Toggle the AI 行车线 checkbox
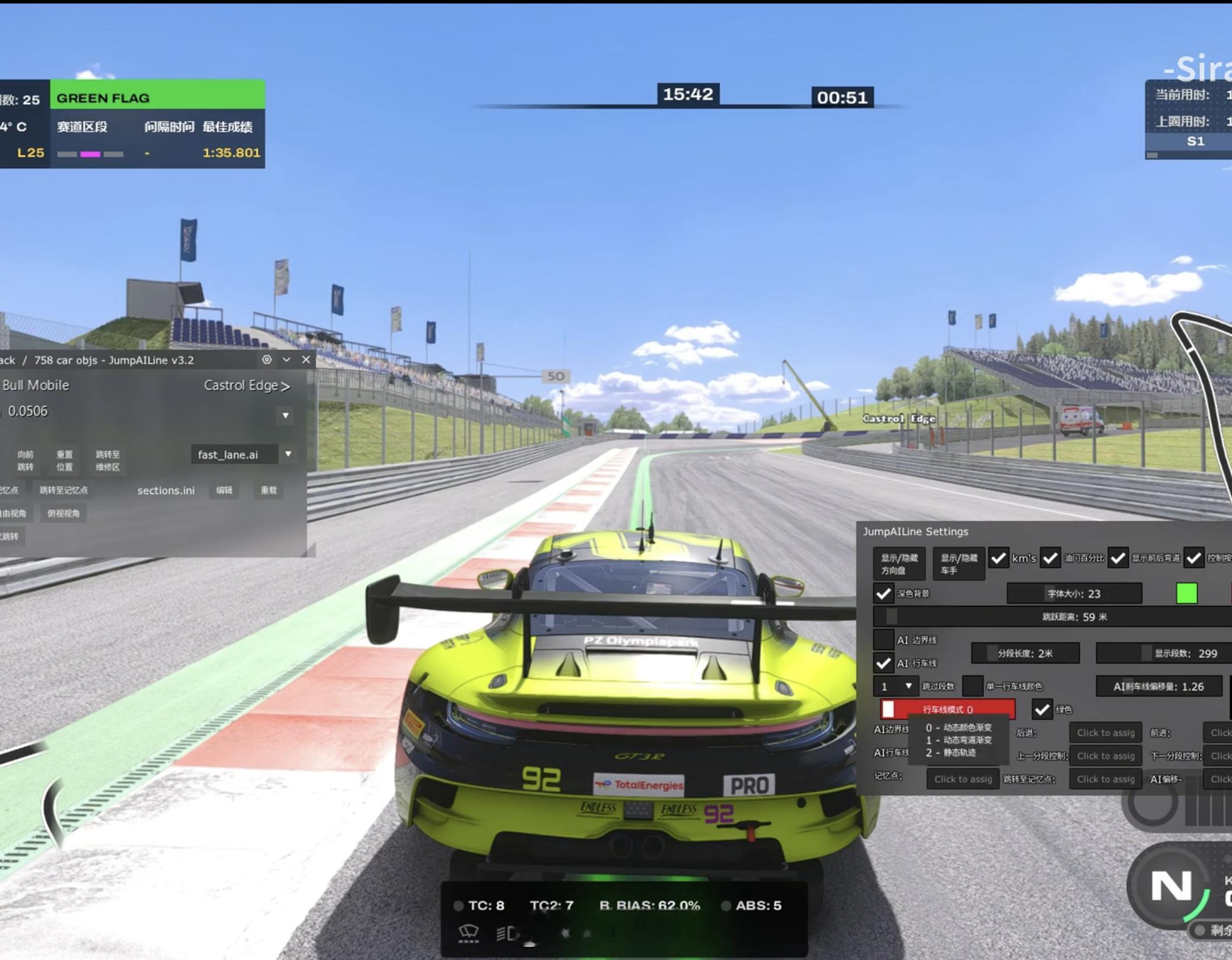This screenshot has height=960, width=1232. [x=883, y=663]
